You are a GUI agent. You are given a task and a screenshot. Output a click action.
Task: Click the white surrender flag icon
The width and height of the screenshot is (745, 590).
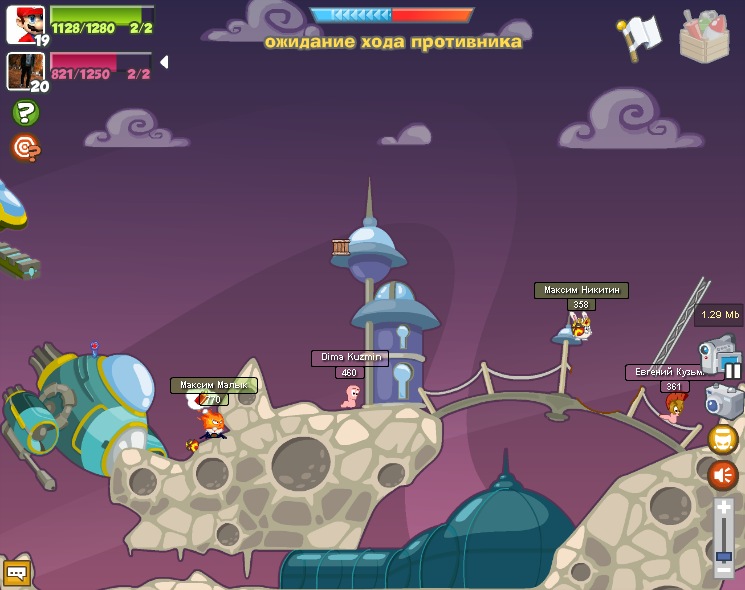point(641,35)
